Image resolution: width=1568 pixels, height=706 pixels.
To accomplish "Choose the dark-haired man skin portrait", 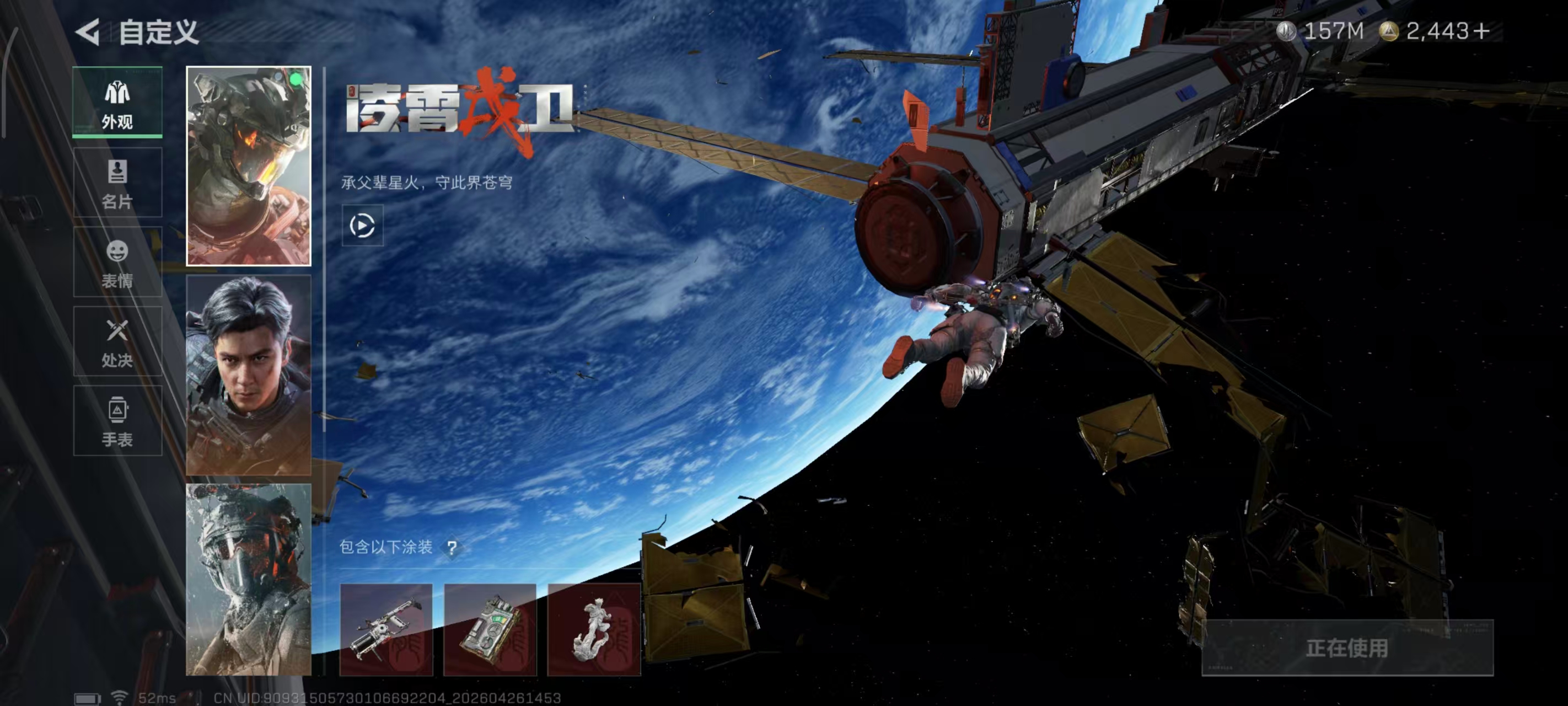I will click(x=248, y=375).
